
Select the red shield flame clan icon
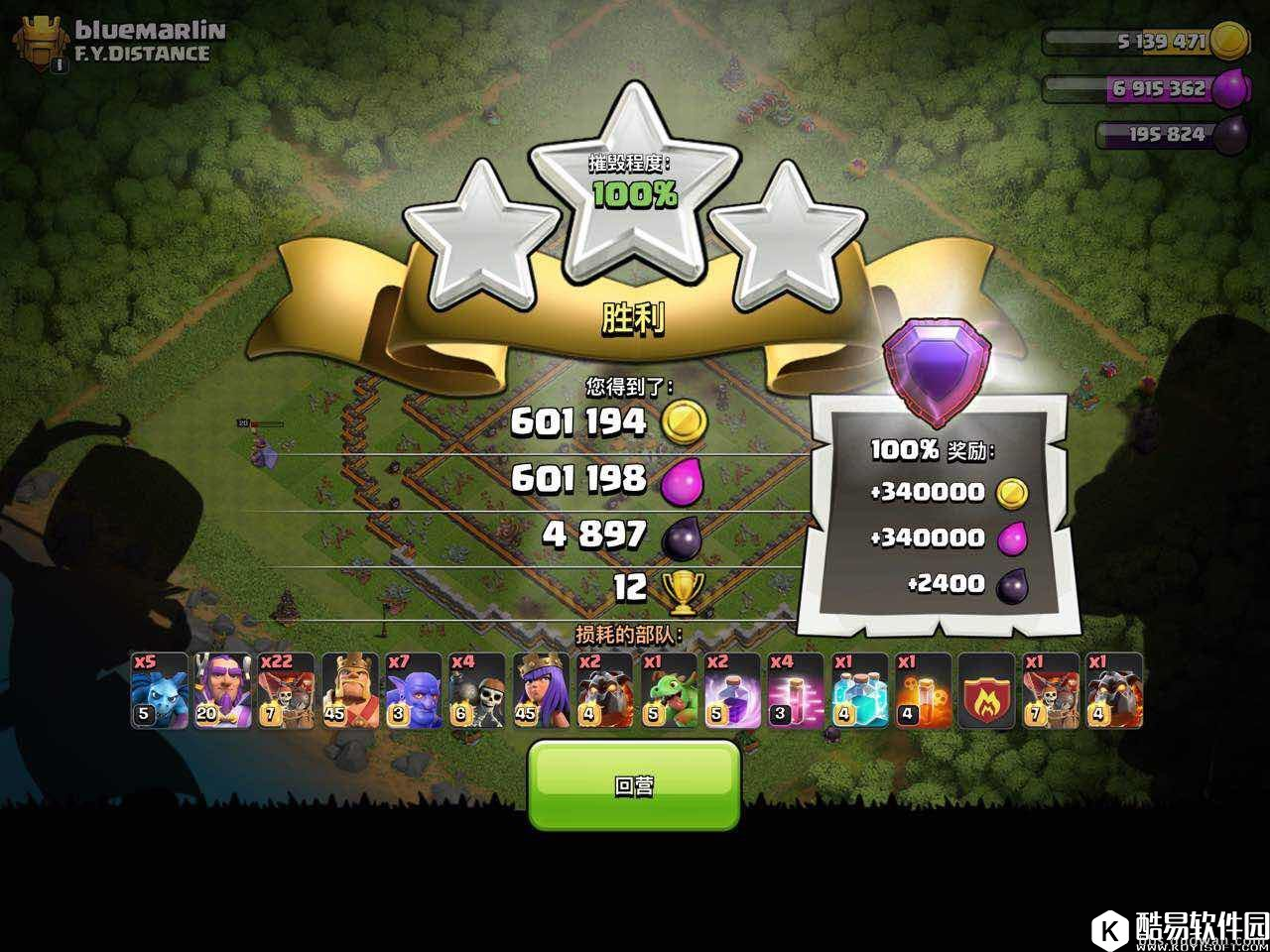985,691
